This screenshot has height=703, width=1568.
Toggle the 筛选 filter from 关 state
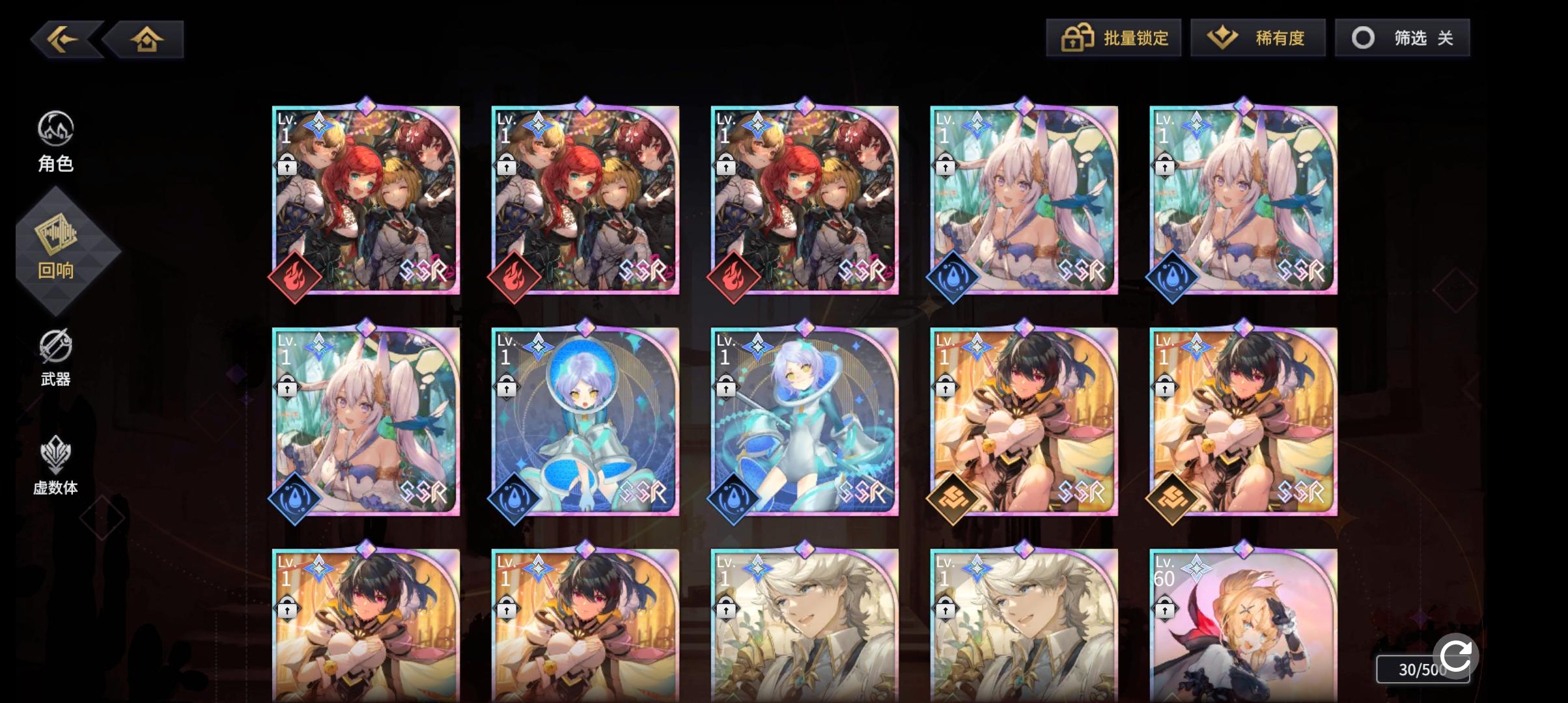point(1403,38)
